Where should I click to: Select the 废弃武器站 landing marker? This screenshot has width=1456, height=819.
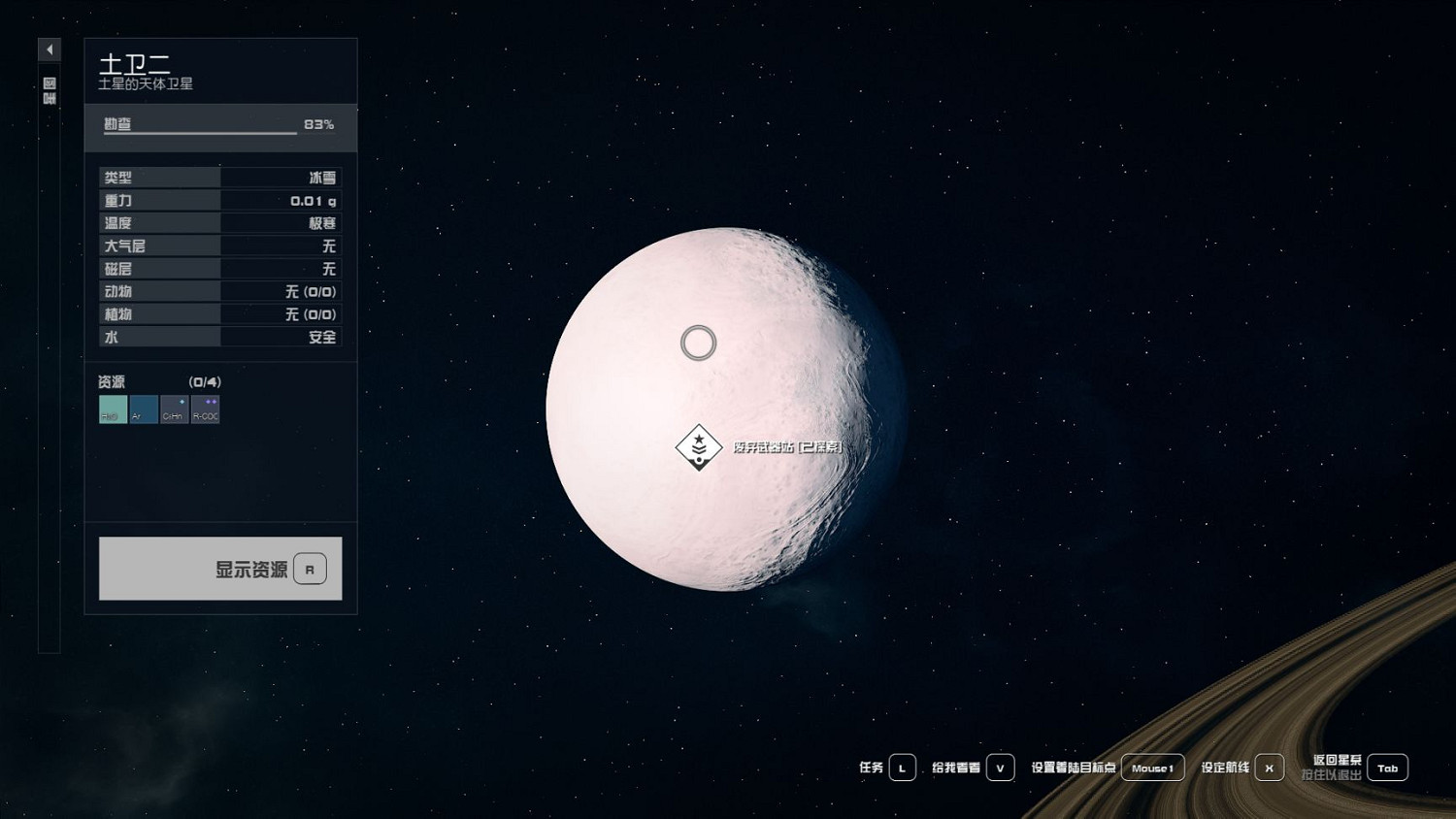(x=699, y=446)
